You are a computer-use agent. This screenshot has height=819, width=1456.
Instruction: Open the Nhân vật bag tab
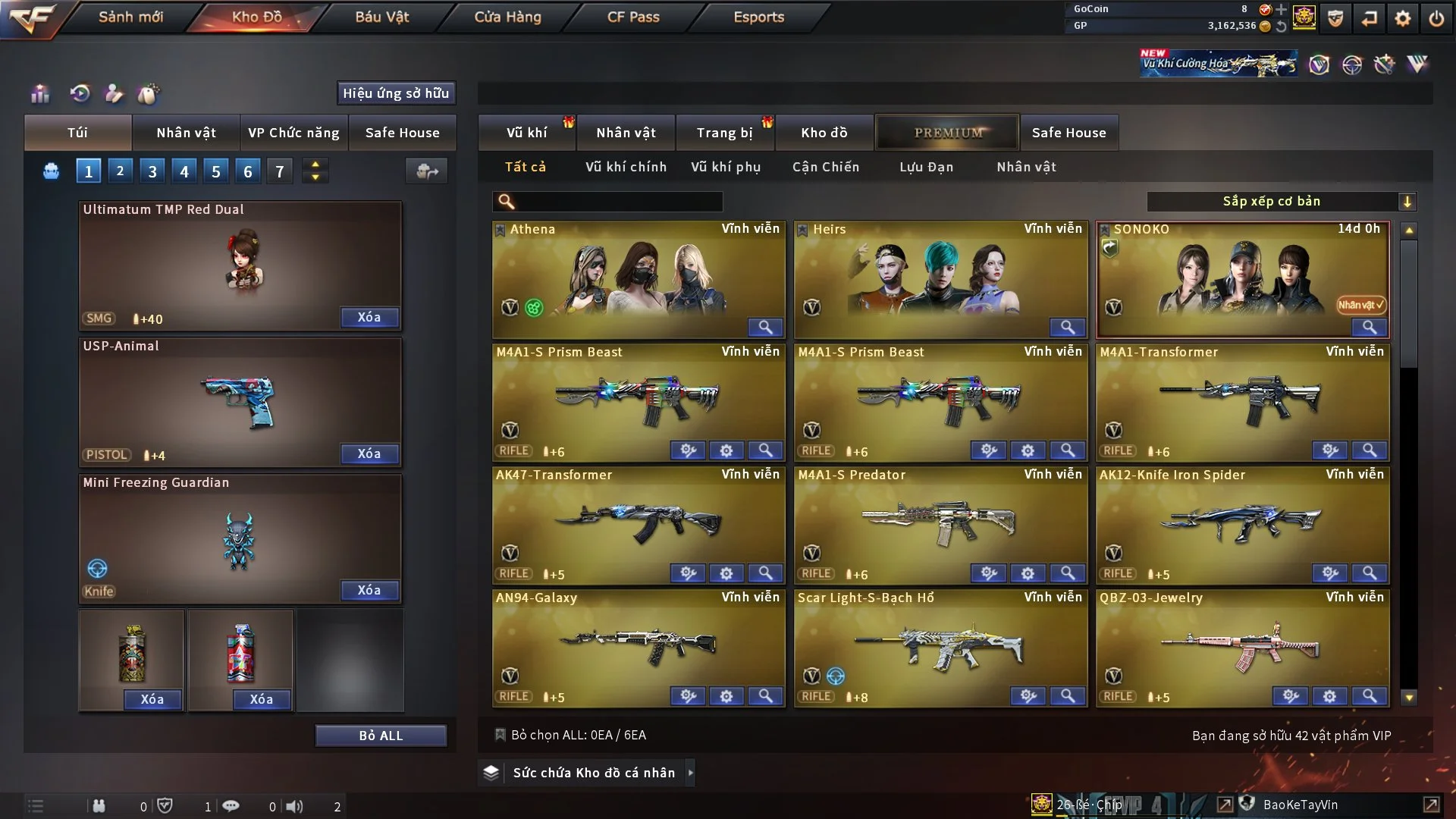186,133
